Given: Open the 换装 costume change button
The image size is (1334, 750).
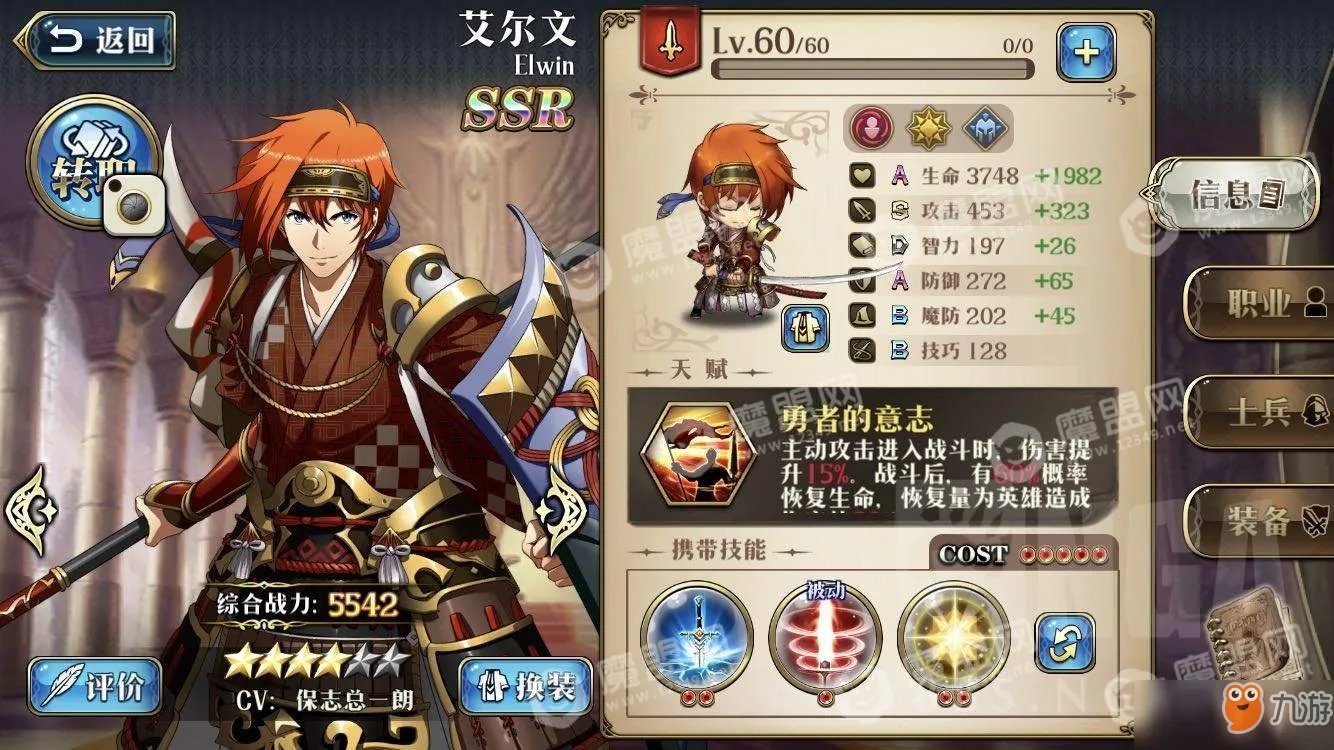Looking at the screenshot, I should coord(525,686).
